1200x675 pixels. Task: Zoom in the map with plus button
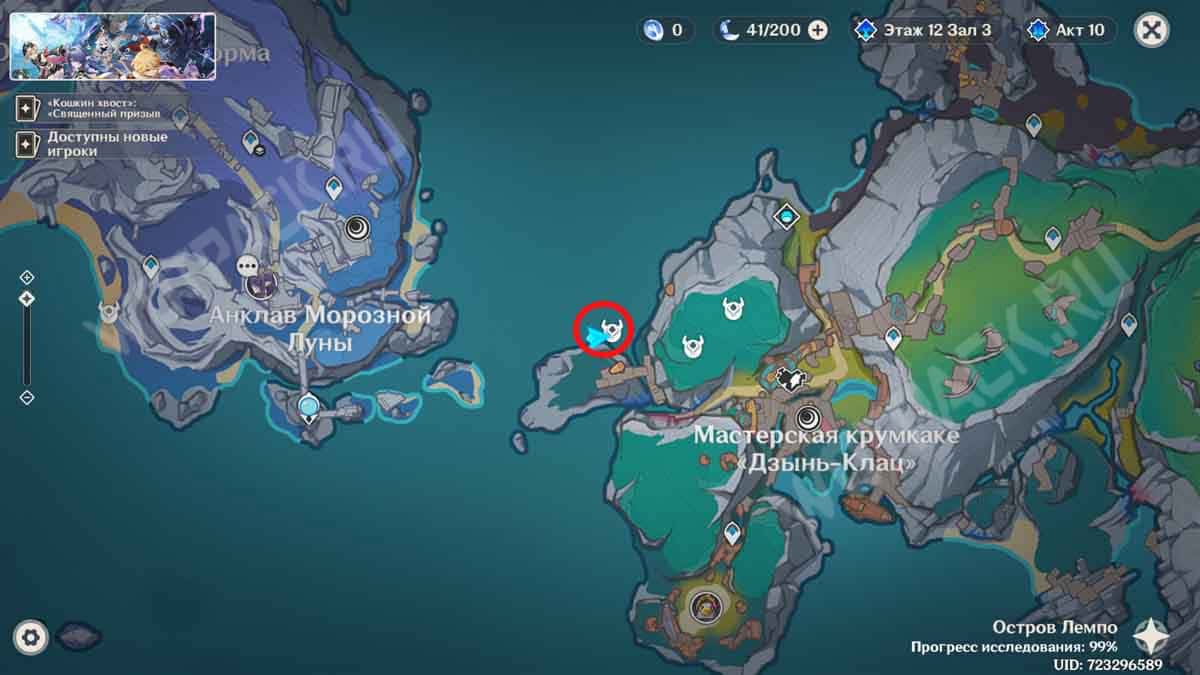pos(27,277)
